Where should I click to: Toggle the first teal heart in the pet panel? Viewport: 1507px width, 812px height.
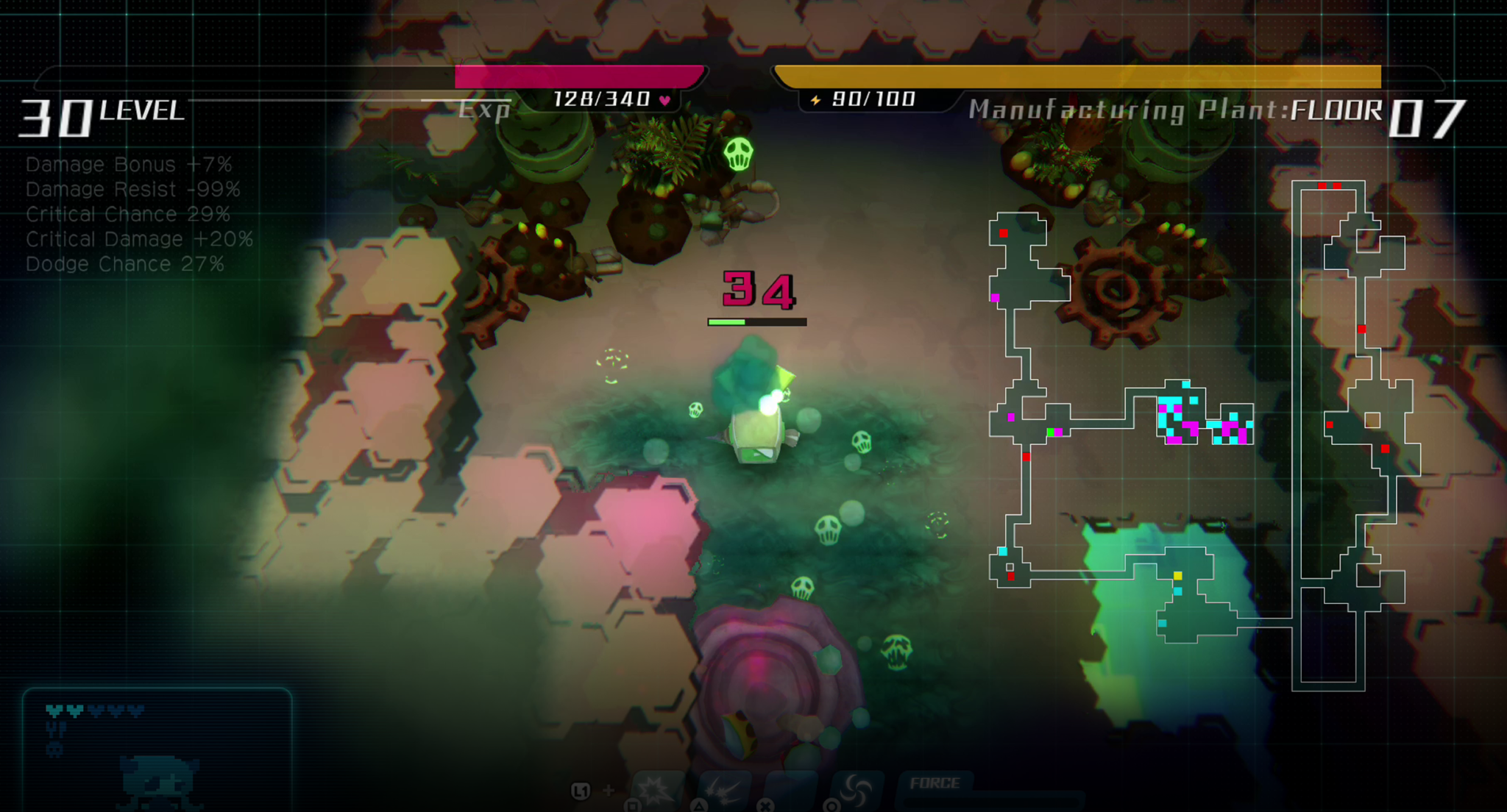point(54,710)
